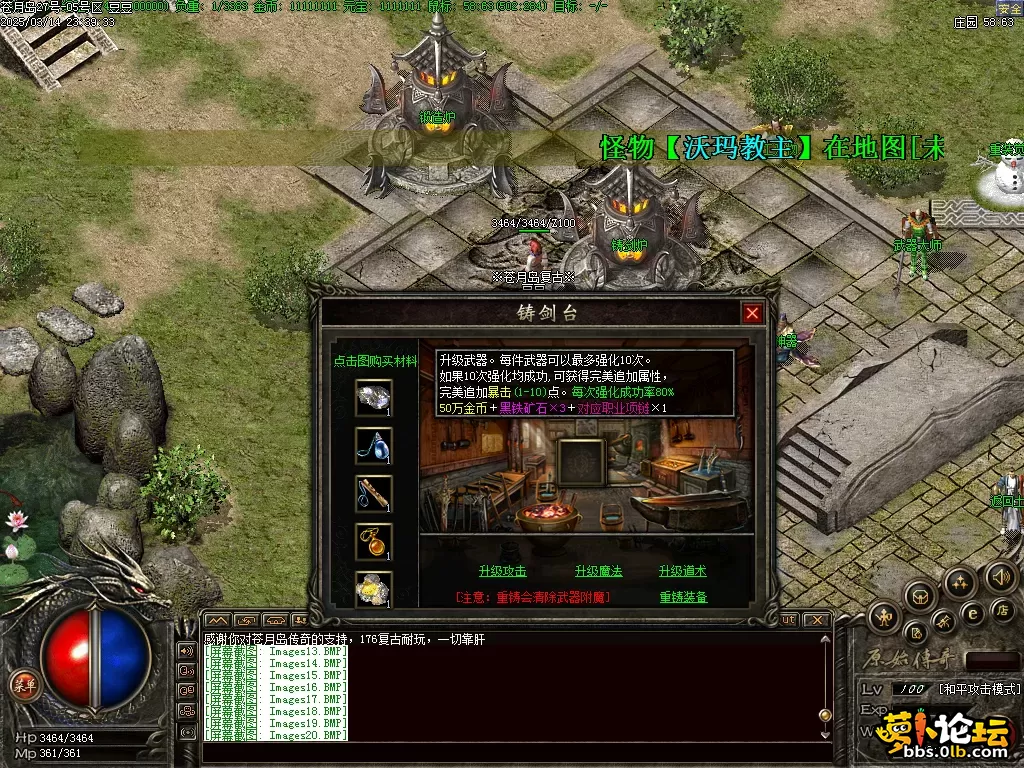Purchase the orange amulet necklace material

pos(373,541)
